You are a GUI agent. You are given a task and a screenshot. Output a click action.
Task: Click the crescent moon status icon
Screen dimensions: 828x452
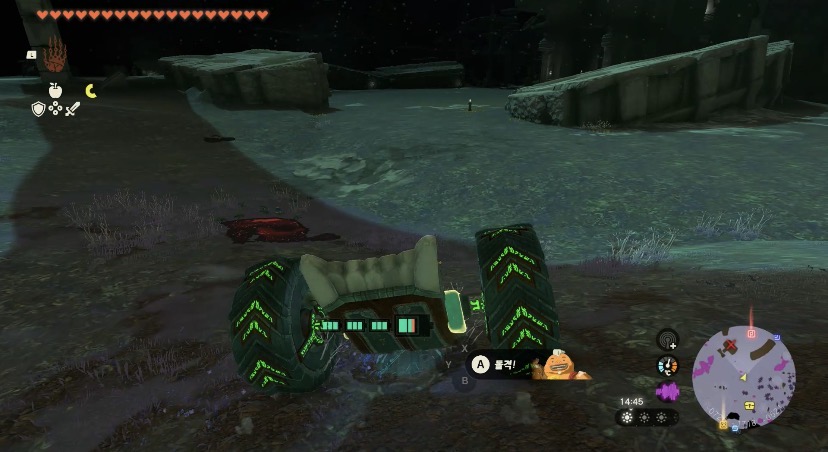pyautogui.click(x=91, y=91)
